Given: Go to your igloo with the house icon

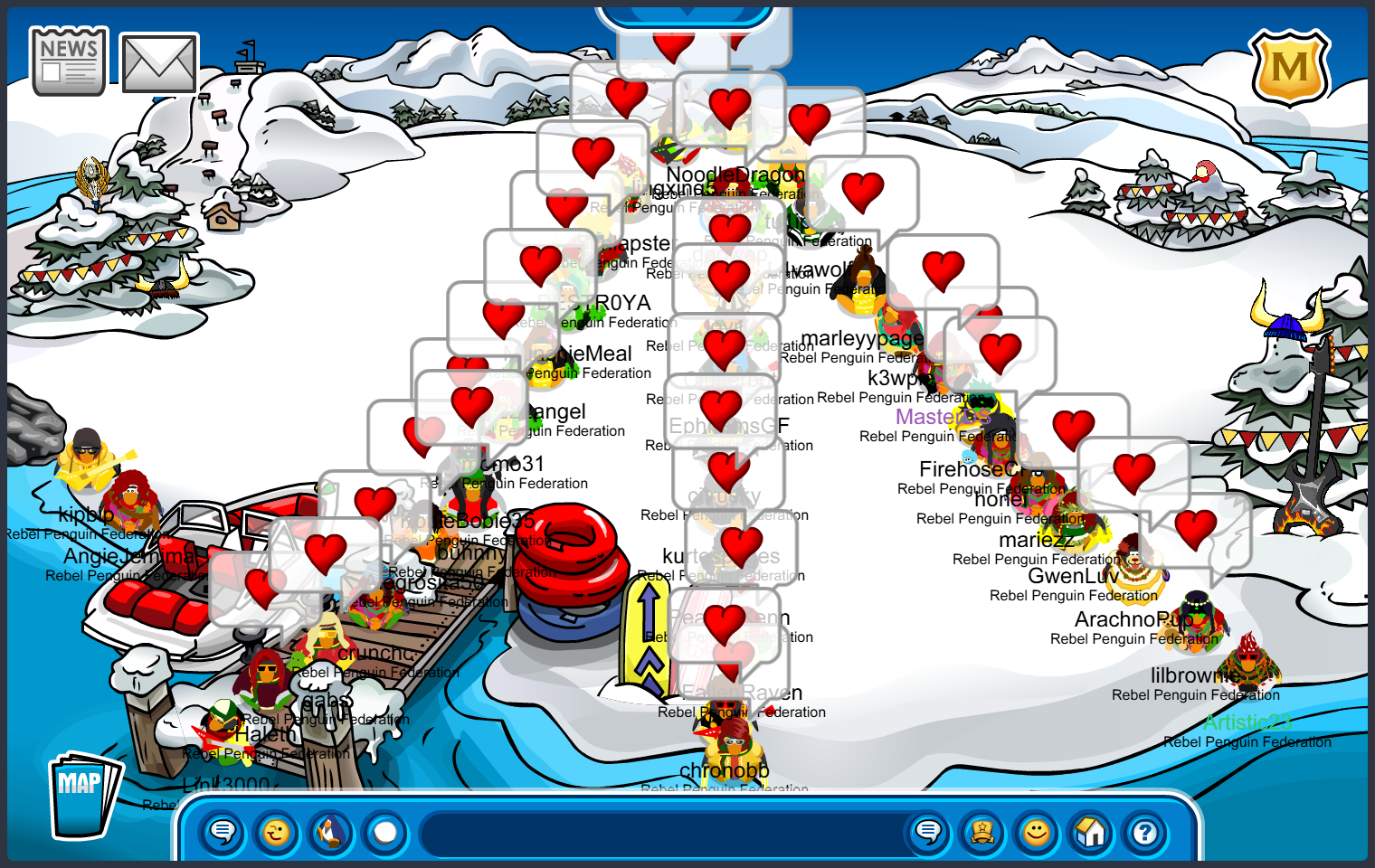Looking at the screenshot, I should 1091,832.
